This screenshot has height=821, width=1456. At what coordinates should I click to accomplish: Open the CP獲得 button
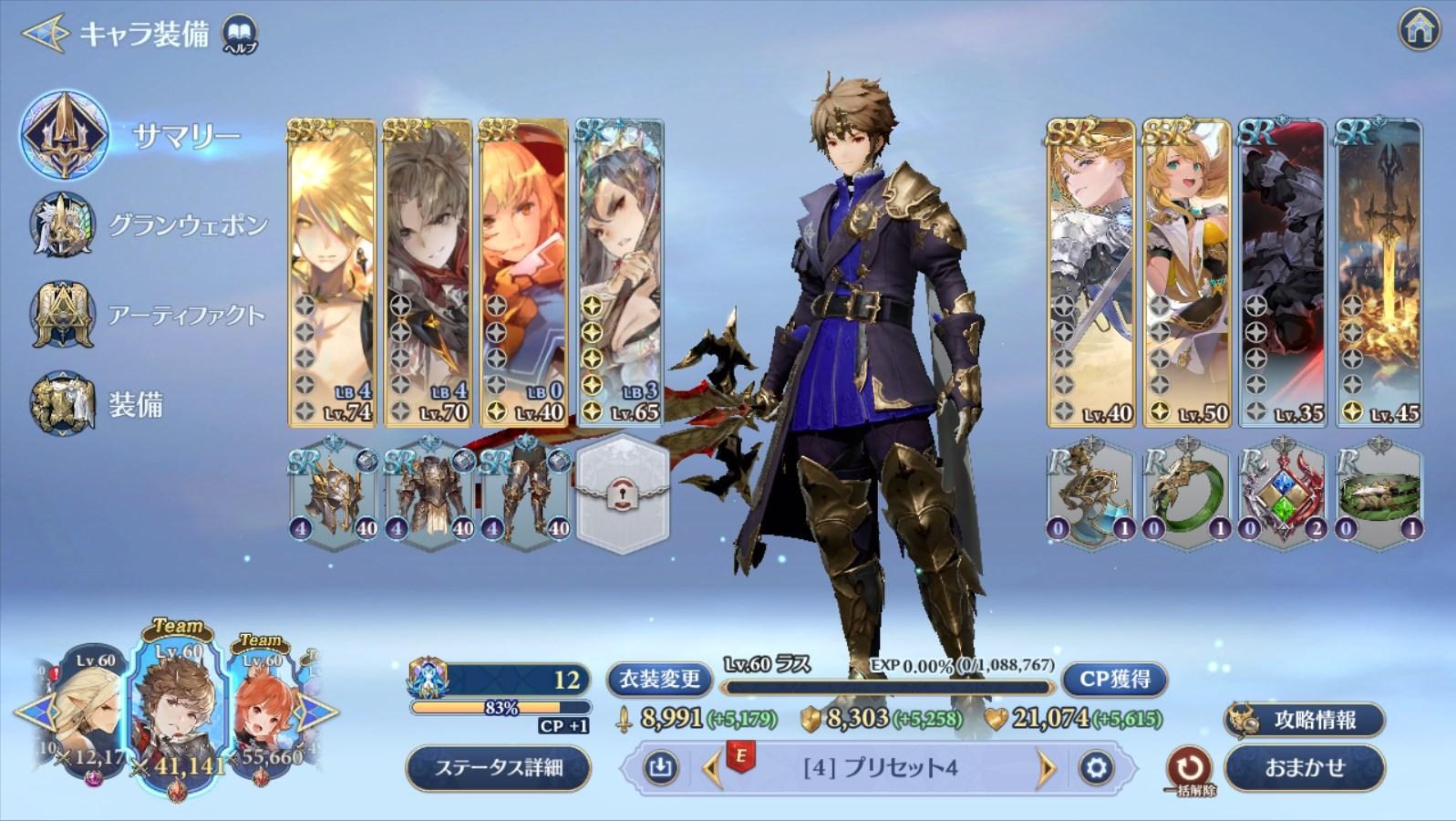(1114, 679)
